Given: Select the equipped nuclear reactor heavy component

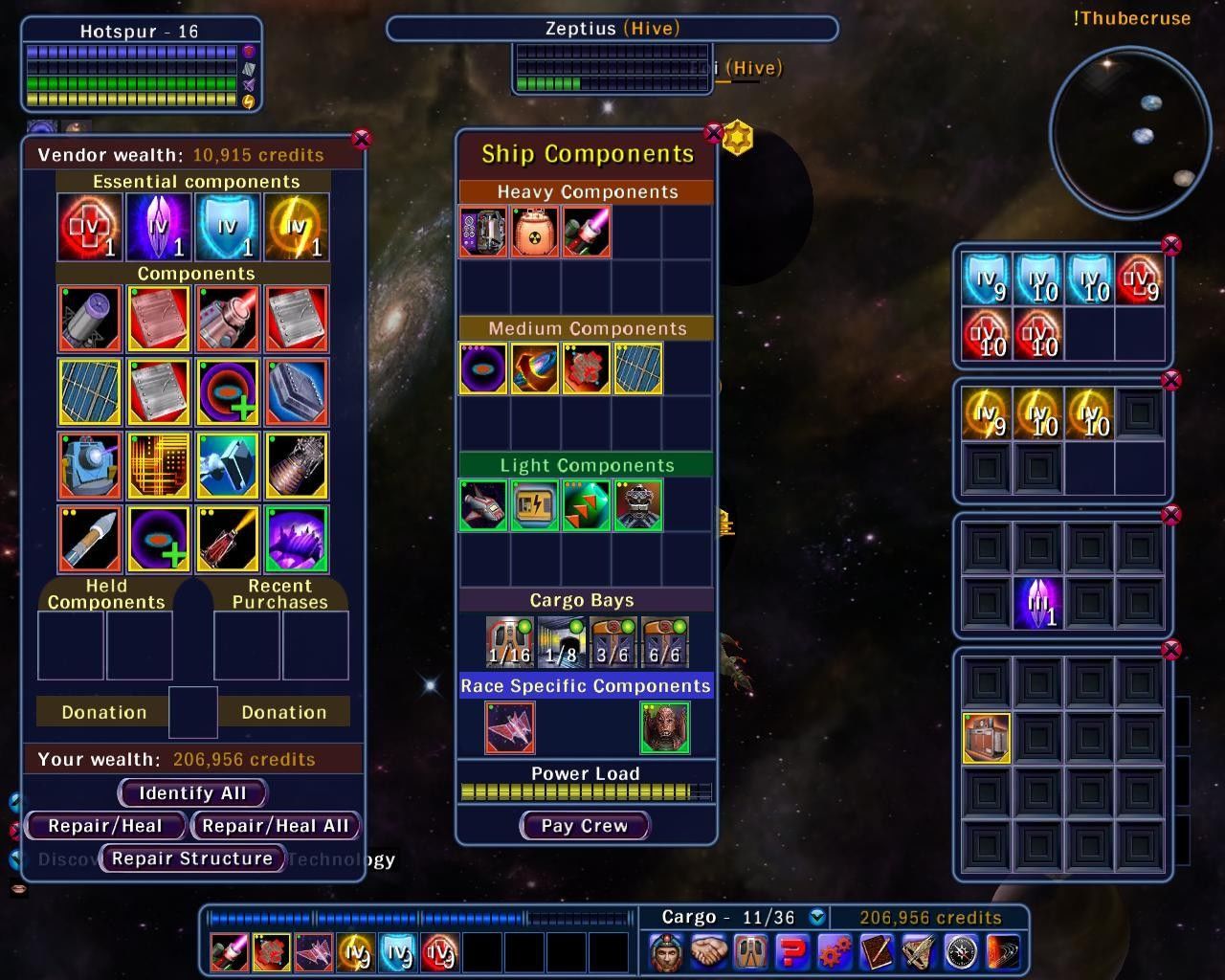Looking at the screenshot, I should pyautogui.click(x=535, y=232).
